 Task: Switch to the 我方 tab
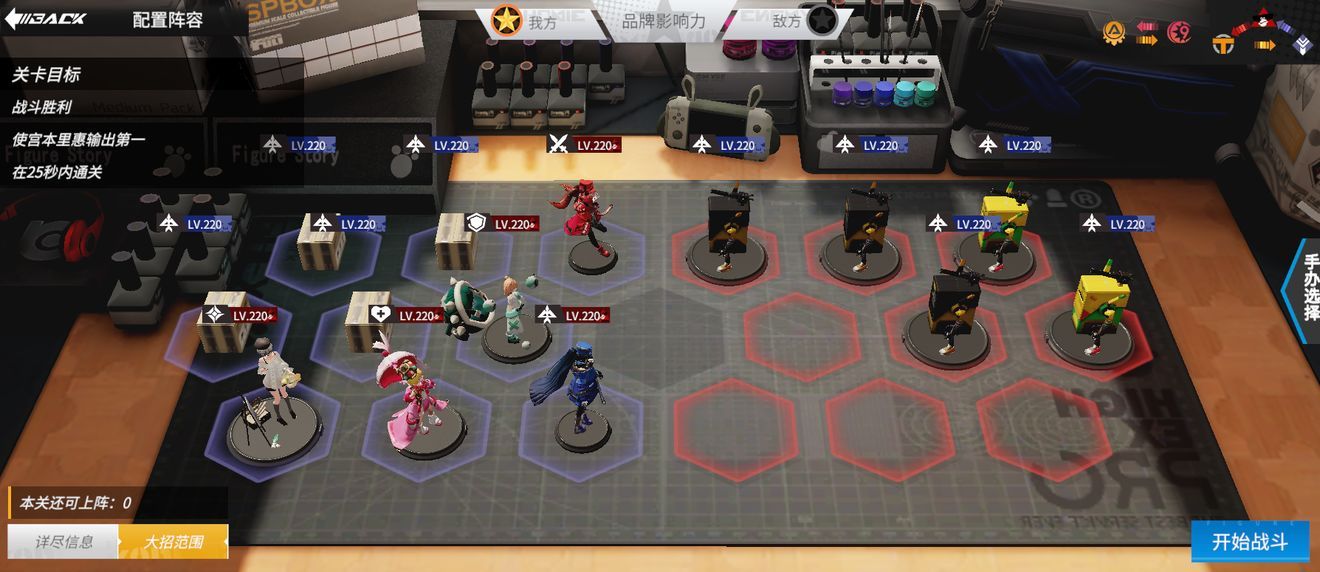528,21
